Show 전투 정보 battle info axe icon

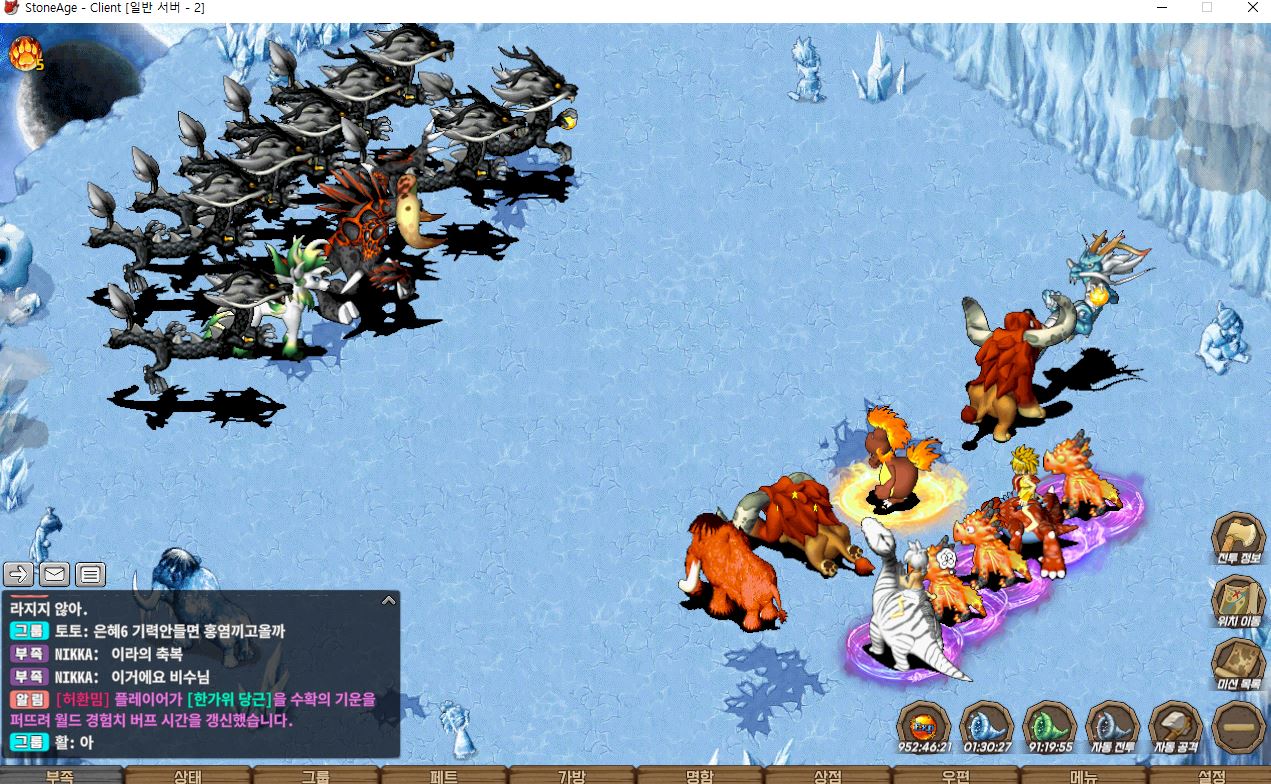point(1239,540)
